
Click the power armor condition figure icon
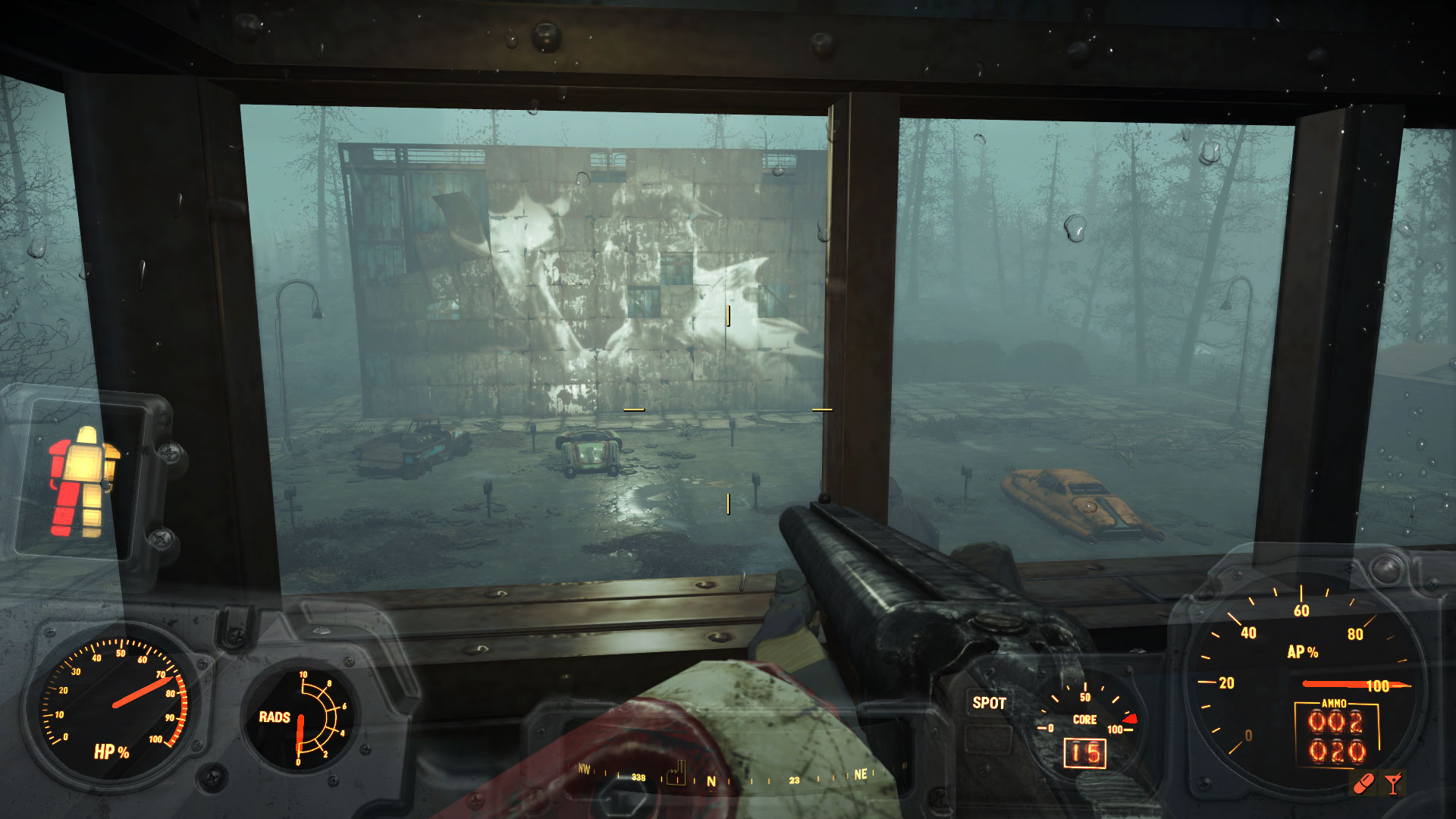[x=83, y=482]
